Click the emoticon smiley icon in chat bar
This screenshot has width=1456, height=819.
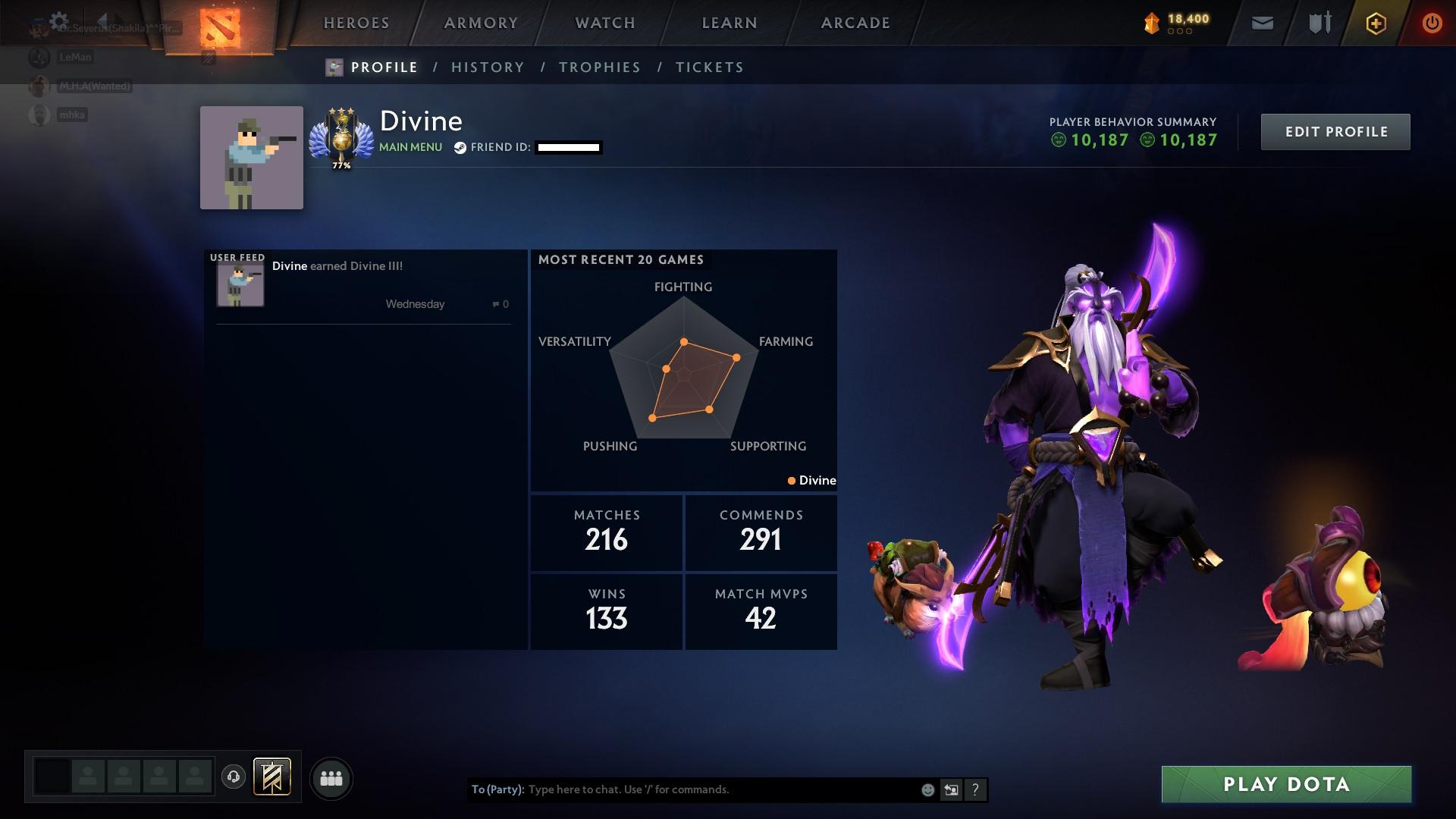[x=927, y=790]
